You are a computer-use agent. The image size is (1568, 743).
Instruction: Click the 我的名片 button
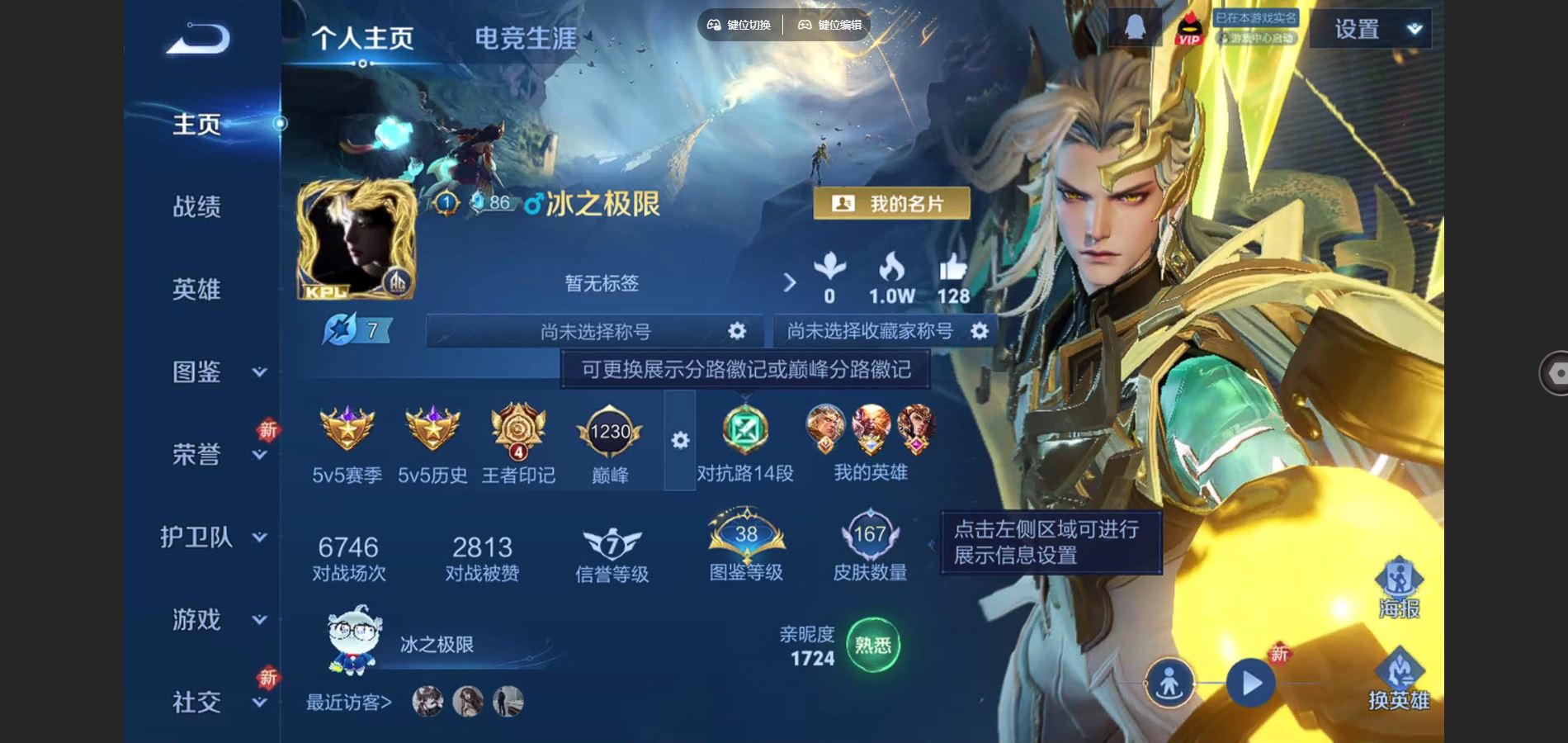(890, 202)
